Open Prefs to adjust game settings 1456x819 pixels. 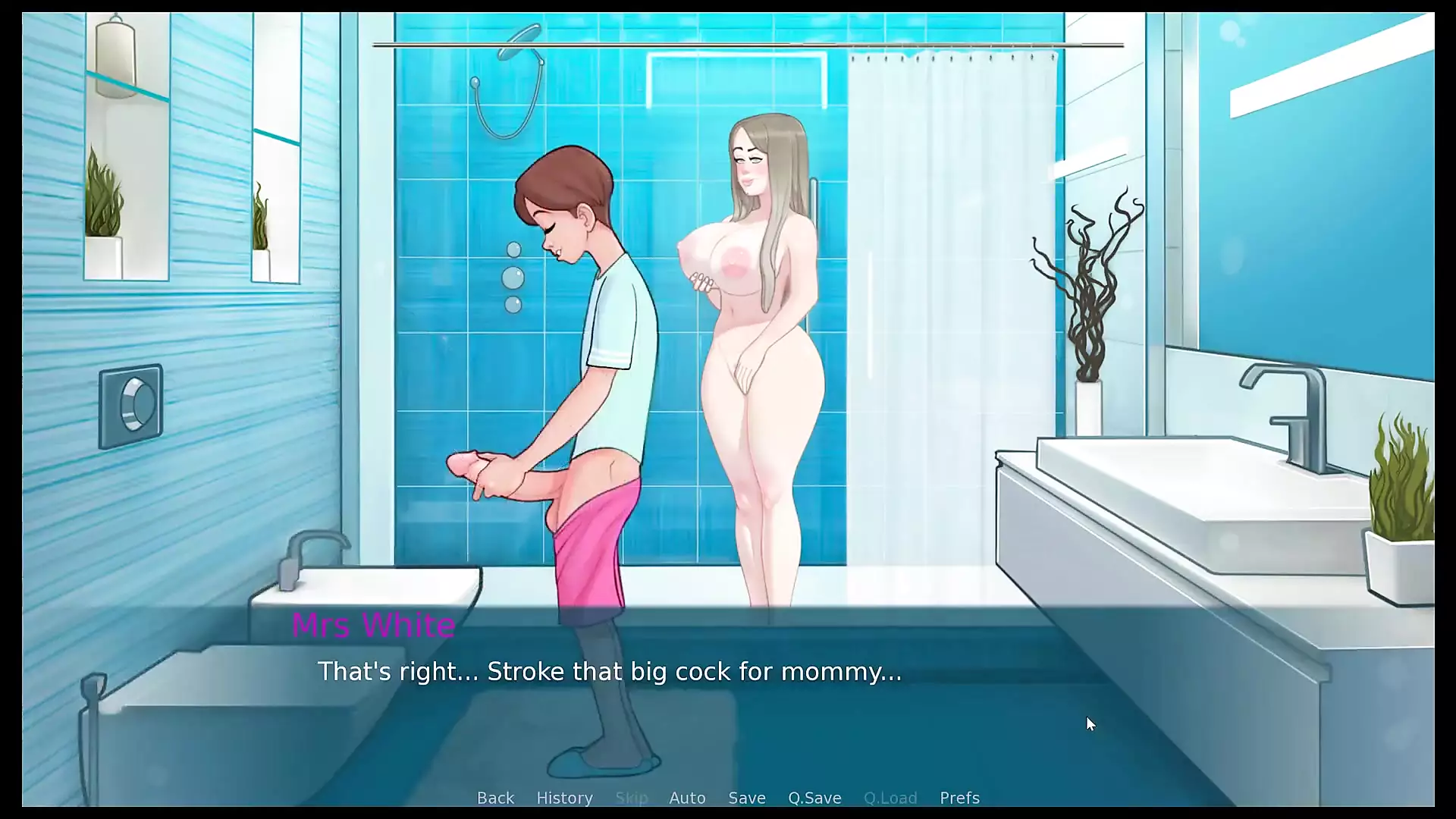(959, 798)
